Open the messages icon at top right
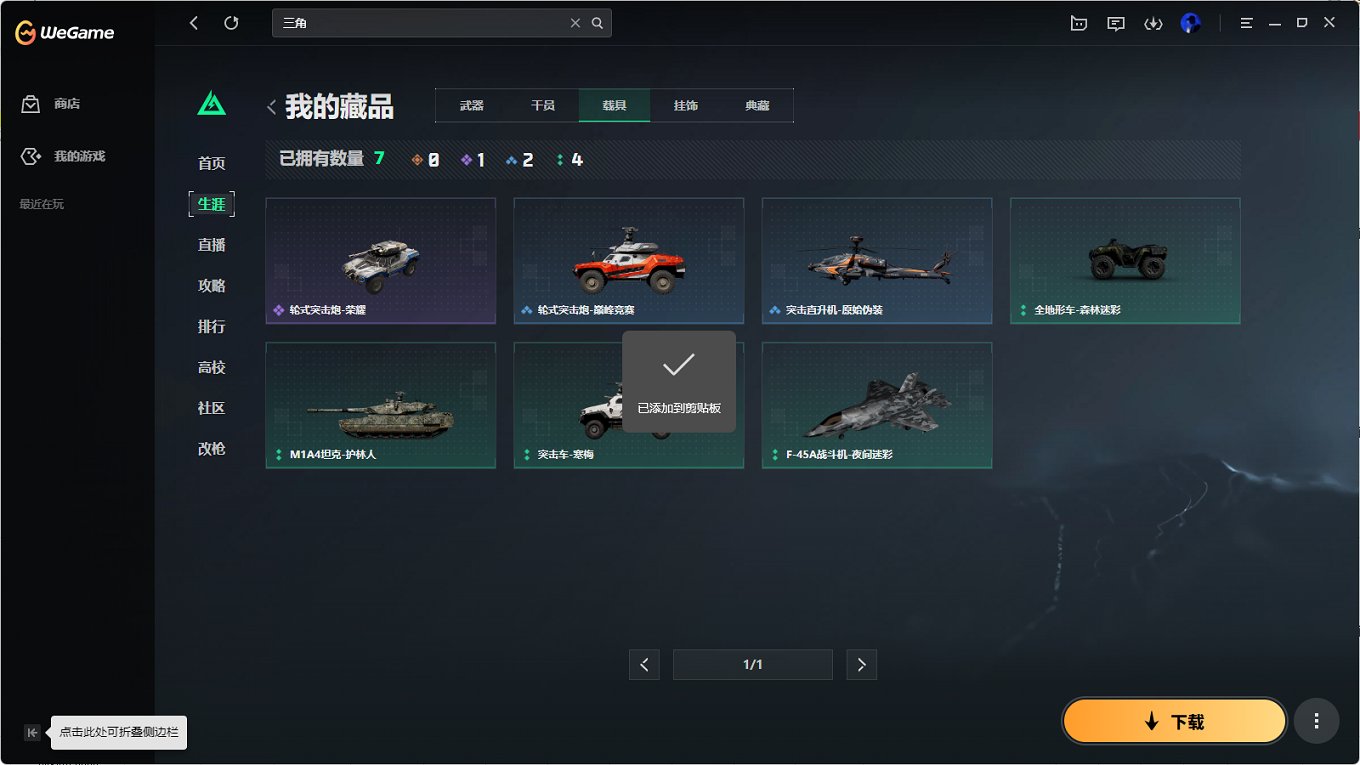Image resolution: width=1360 pixels, height=765 pixels. click(1115, 22)
